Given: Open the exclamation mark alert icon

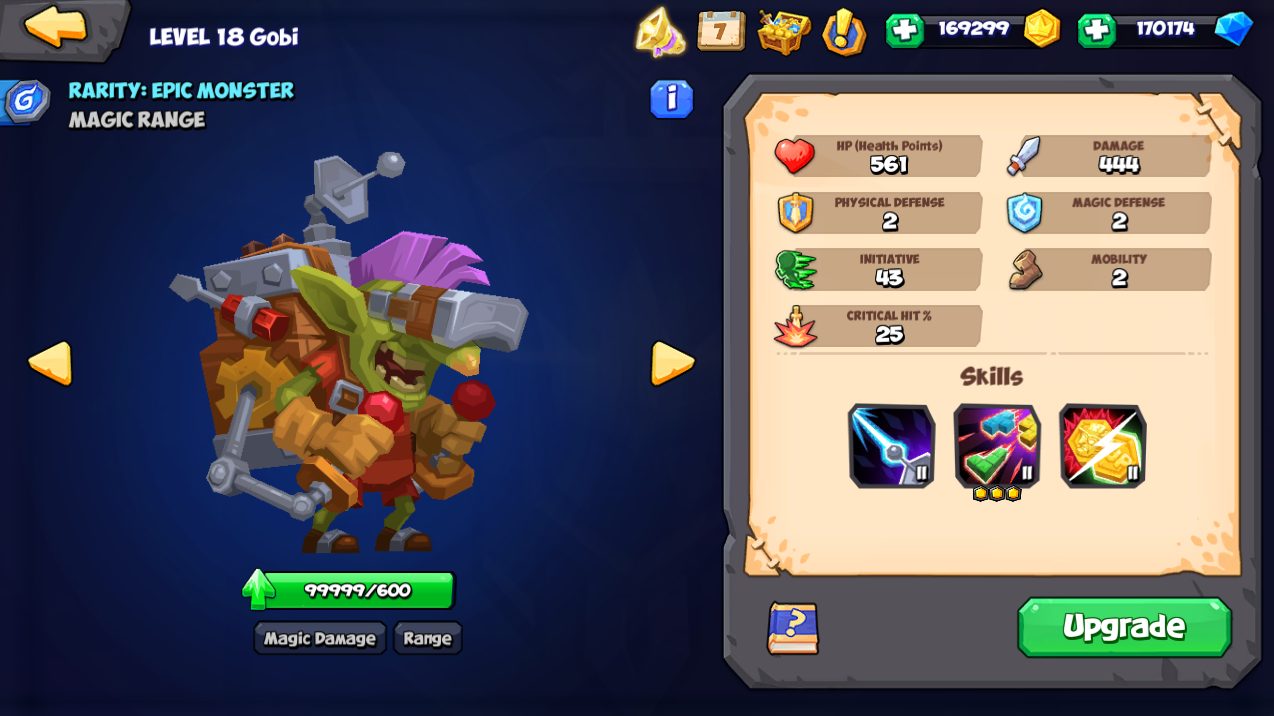Looking at the screenshot, I should click(x=843, y=32).
